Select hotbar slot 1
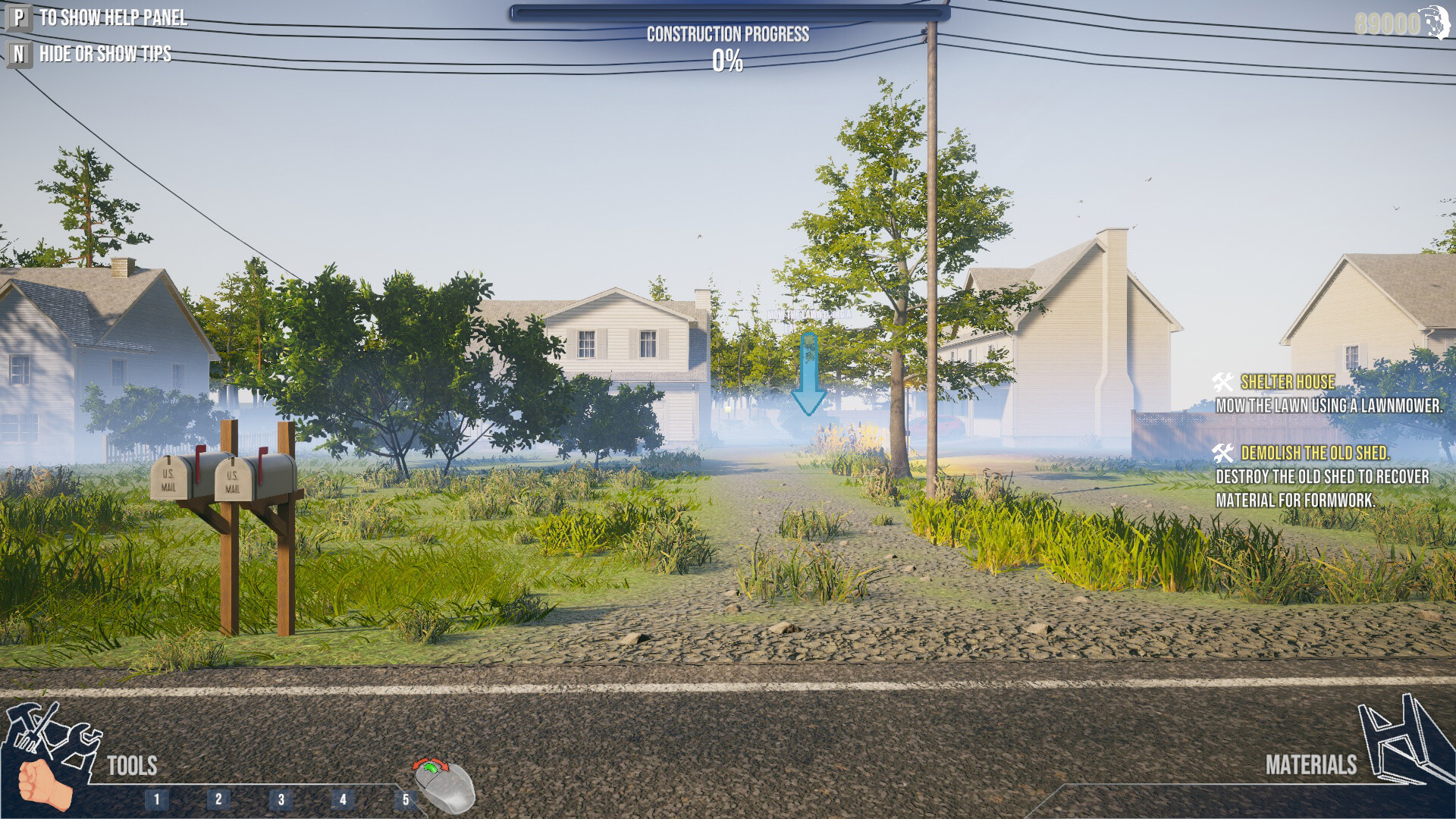Screen dimensions: 1456x819 pos(157,797)
